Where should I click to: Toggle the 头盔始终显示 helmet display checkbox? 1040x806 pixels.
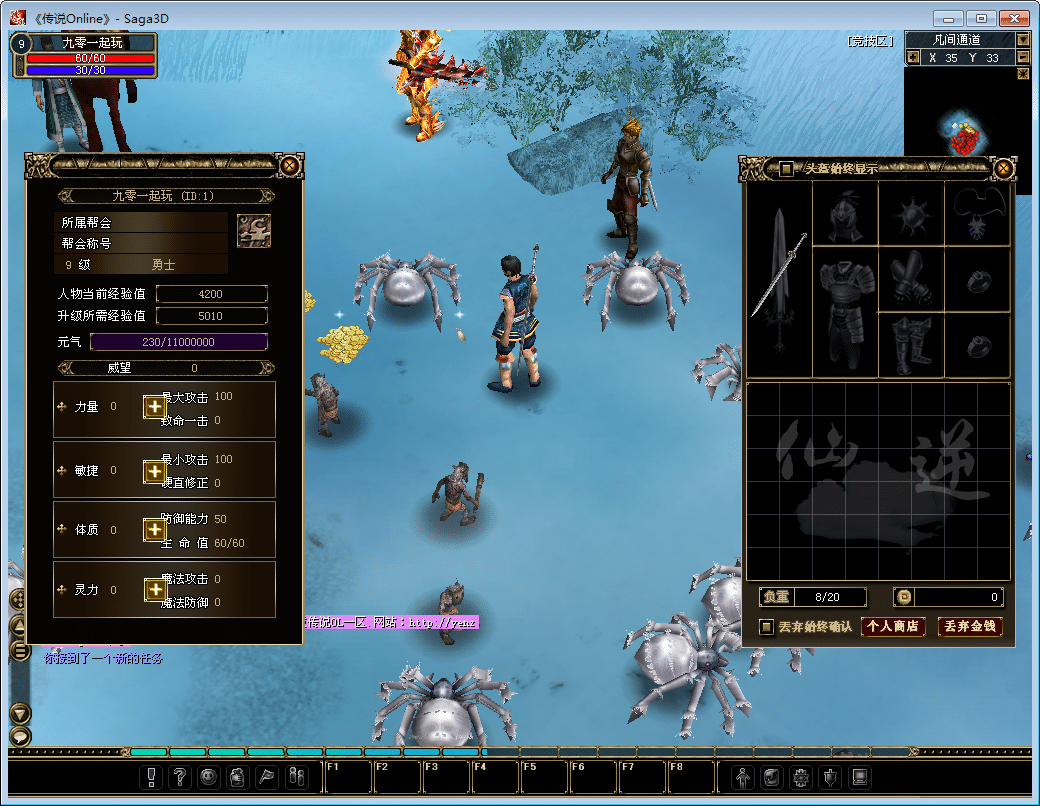787,169
